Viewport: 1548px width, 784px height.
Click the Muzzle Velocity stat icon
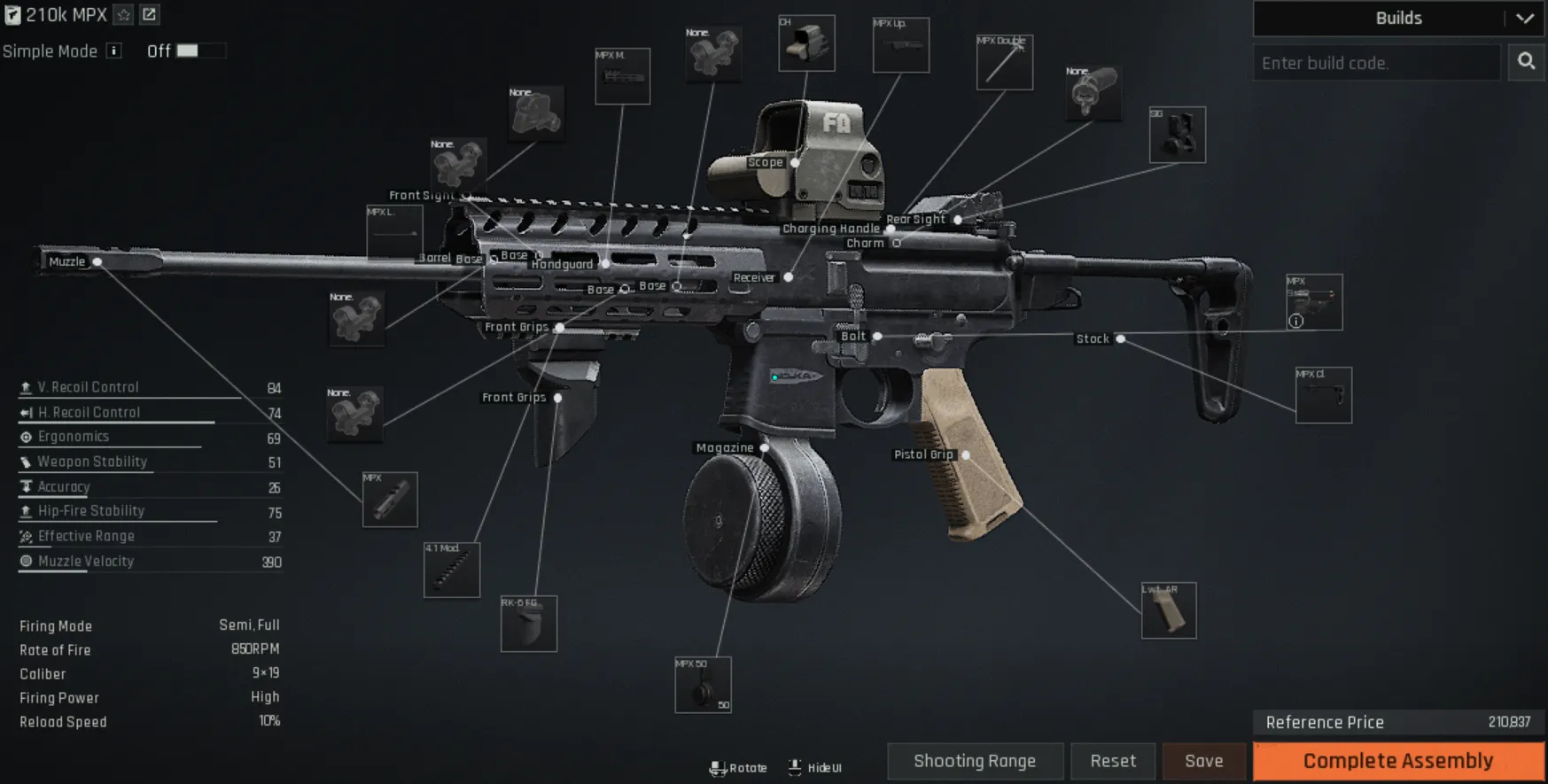click(x=24, y=560)
